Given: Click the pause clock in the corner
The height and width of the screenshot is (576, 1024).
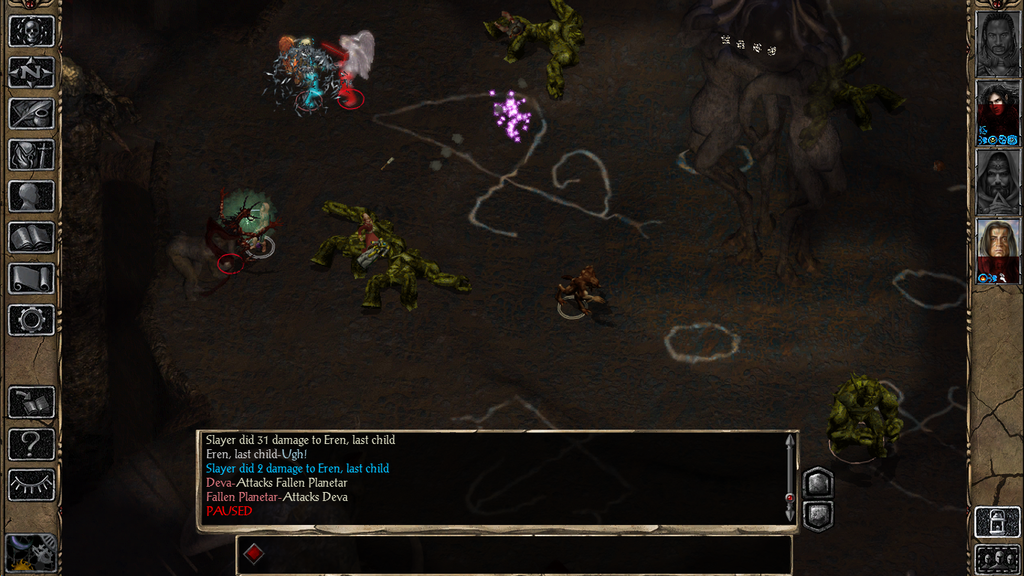Looking at the screenshot, I should pyautogui.click(x=30, y=552).
